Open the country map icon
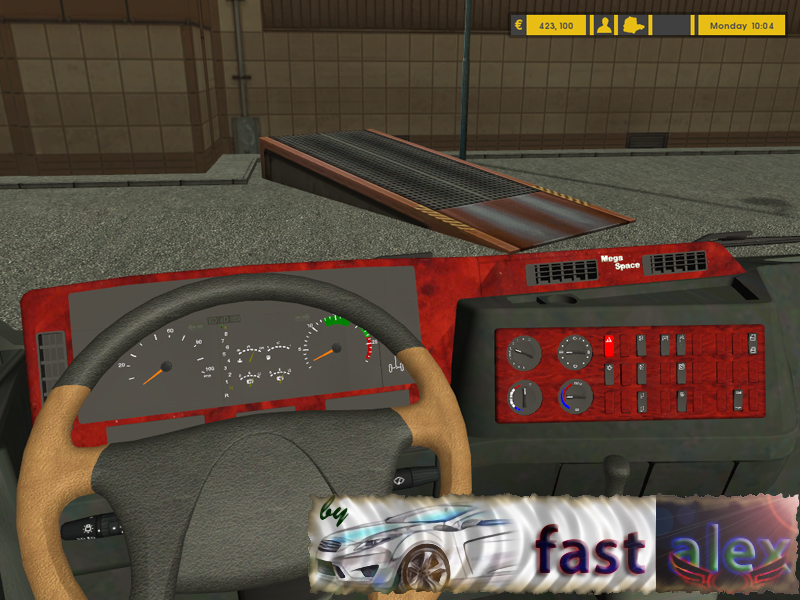This screenshot has height=600, width=800. (x=633, y=26)
